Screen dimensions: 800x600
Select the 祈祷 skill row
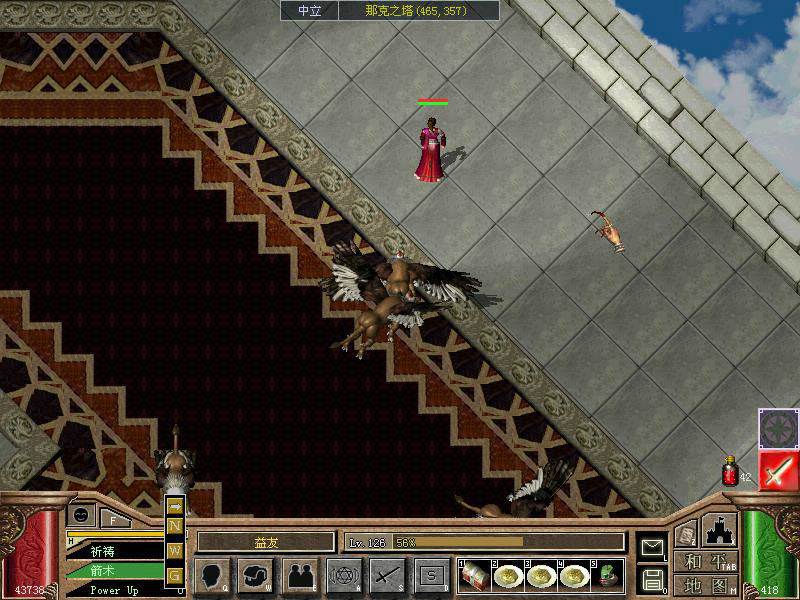110,551
